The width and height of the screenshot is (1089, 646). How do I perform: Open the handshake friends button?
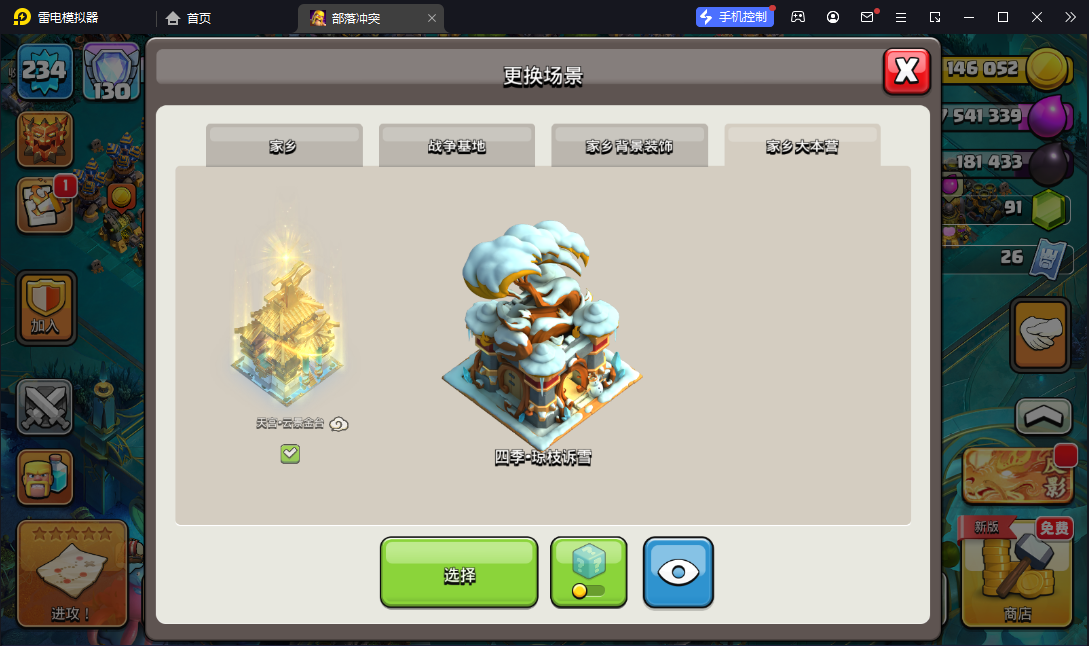tap(1042, 334)
